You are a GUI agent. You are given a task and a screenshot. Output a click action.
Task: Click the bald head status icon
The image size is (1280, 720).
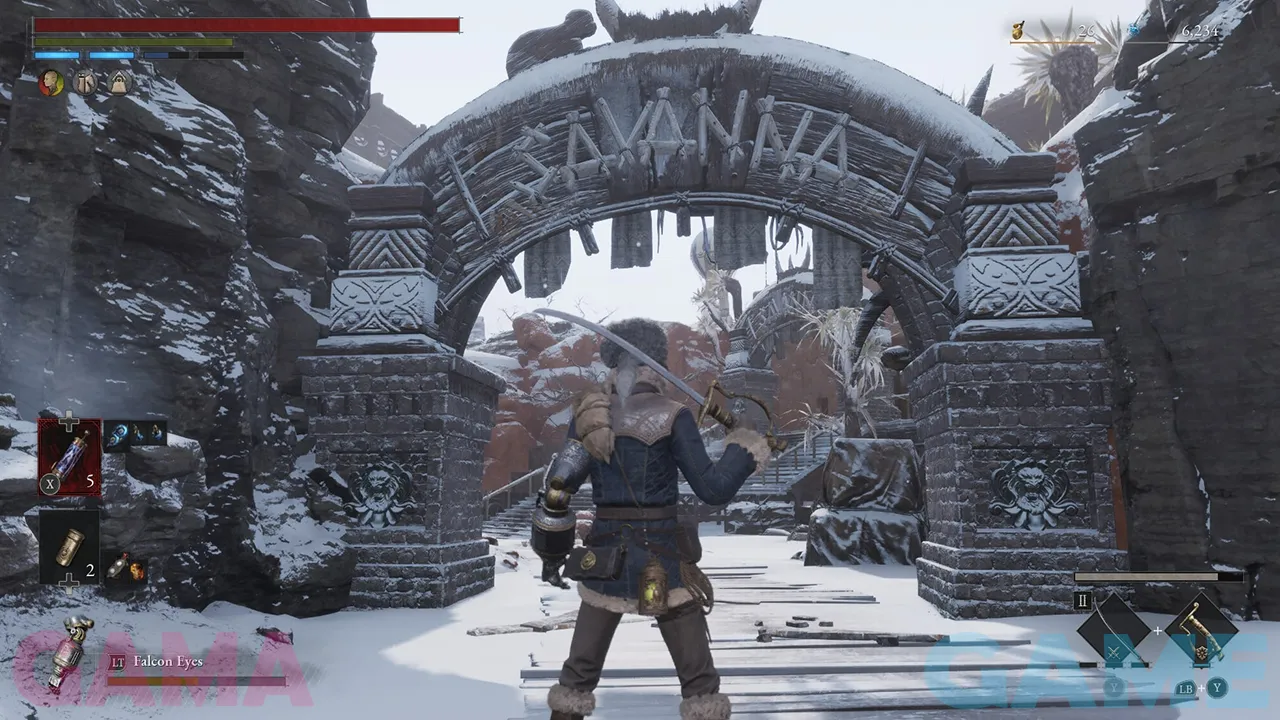tap(51, 83)
